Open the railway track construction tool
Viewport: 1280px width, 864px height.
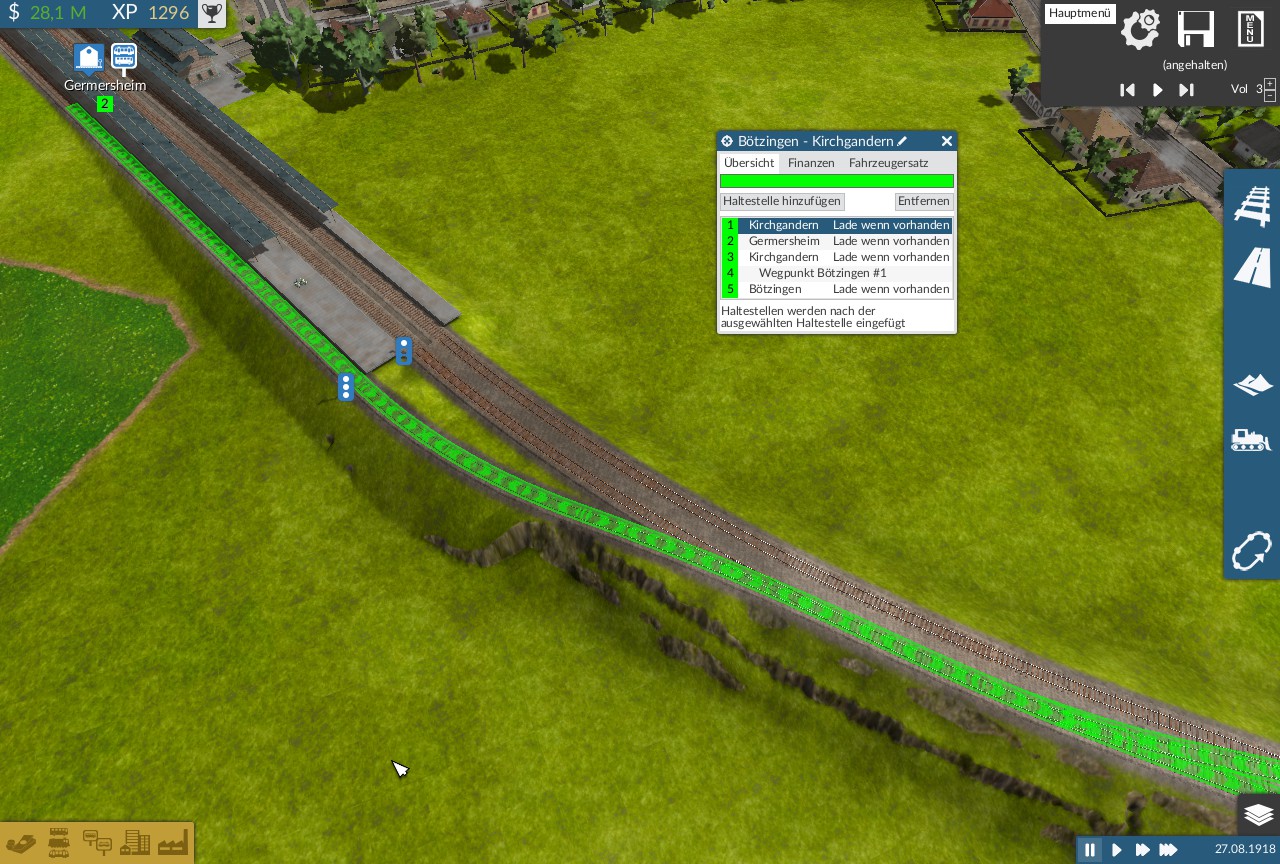point(1252,206)
